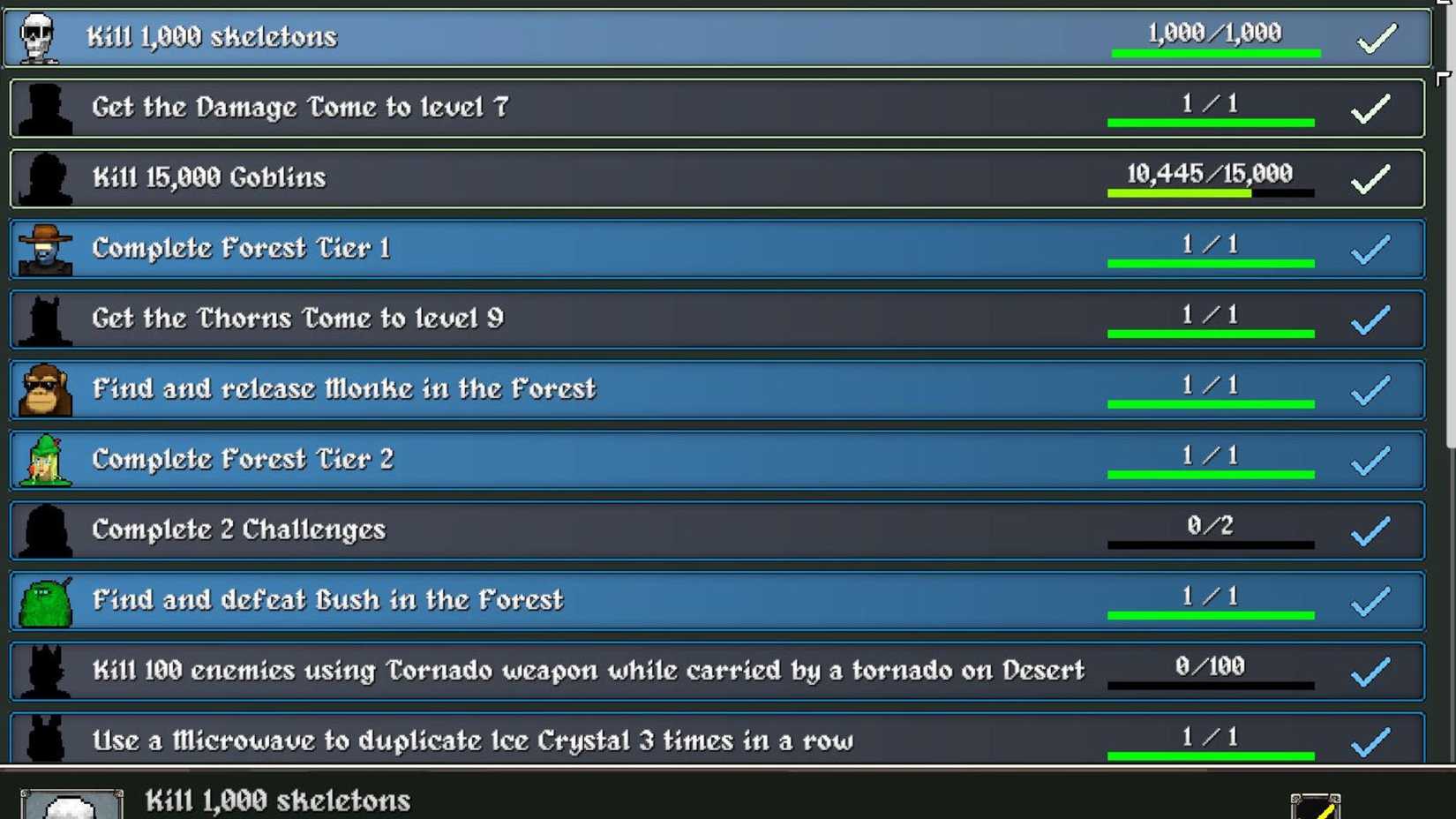Click the Robin Hood icon on Forest Tier 2
Screen dimensions: 1456x819
[41, 459]
